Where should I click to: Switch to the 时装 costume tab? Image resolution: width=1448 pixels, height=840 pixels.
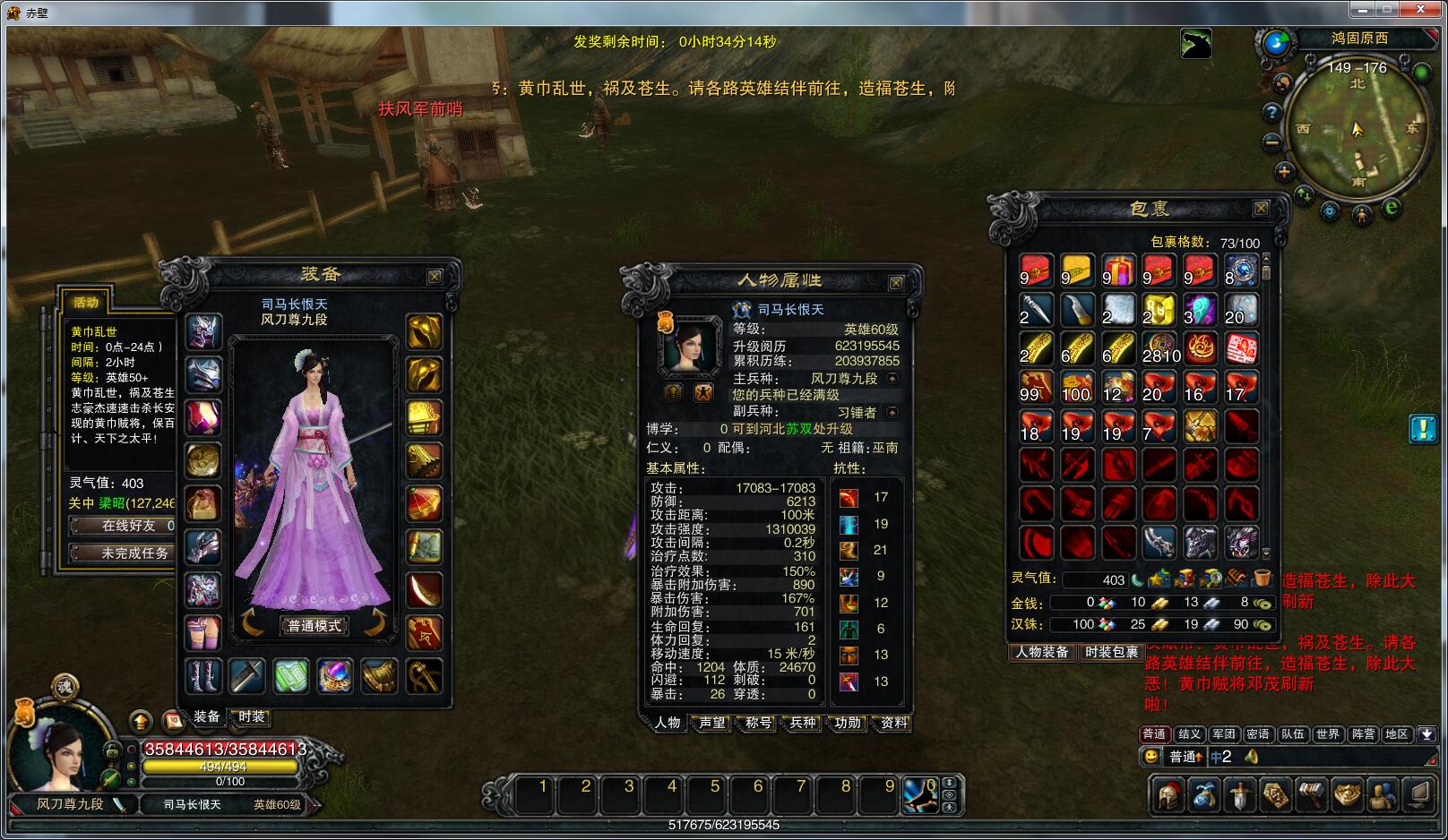[252, 716]
